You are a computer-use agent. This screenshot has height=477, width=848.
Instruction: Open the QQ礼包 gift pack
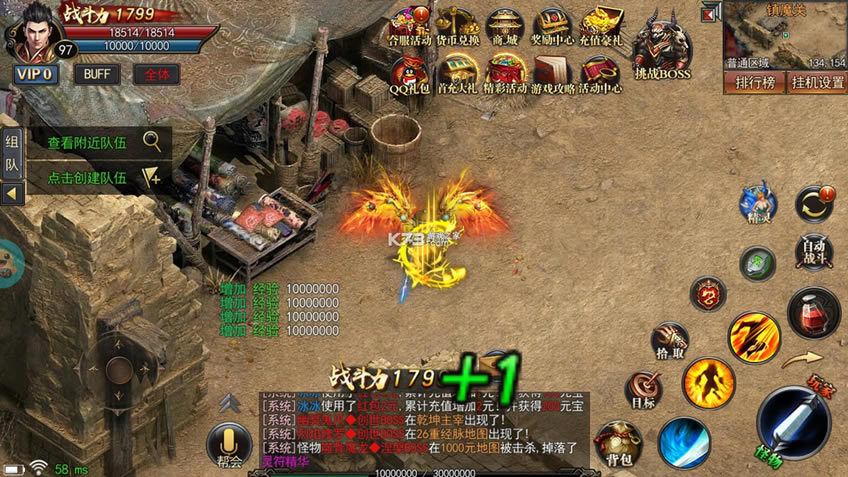coord(409,75)
